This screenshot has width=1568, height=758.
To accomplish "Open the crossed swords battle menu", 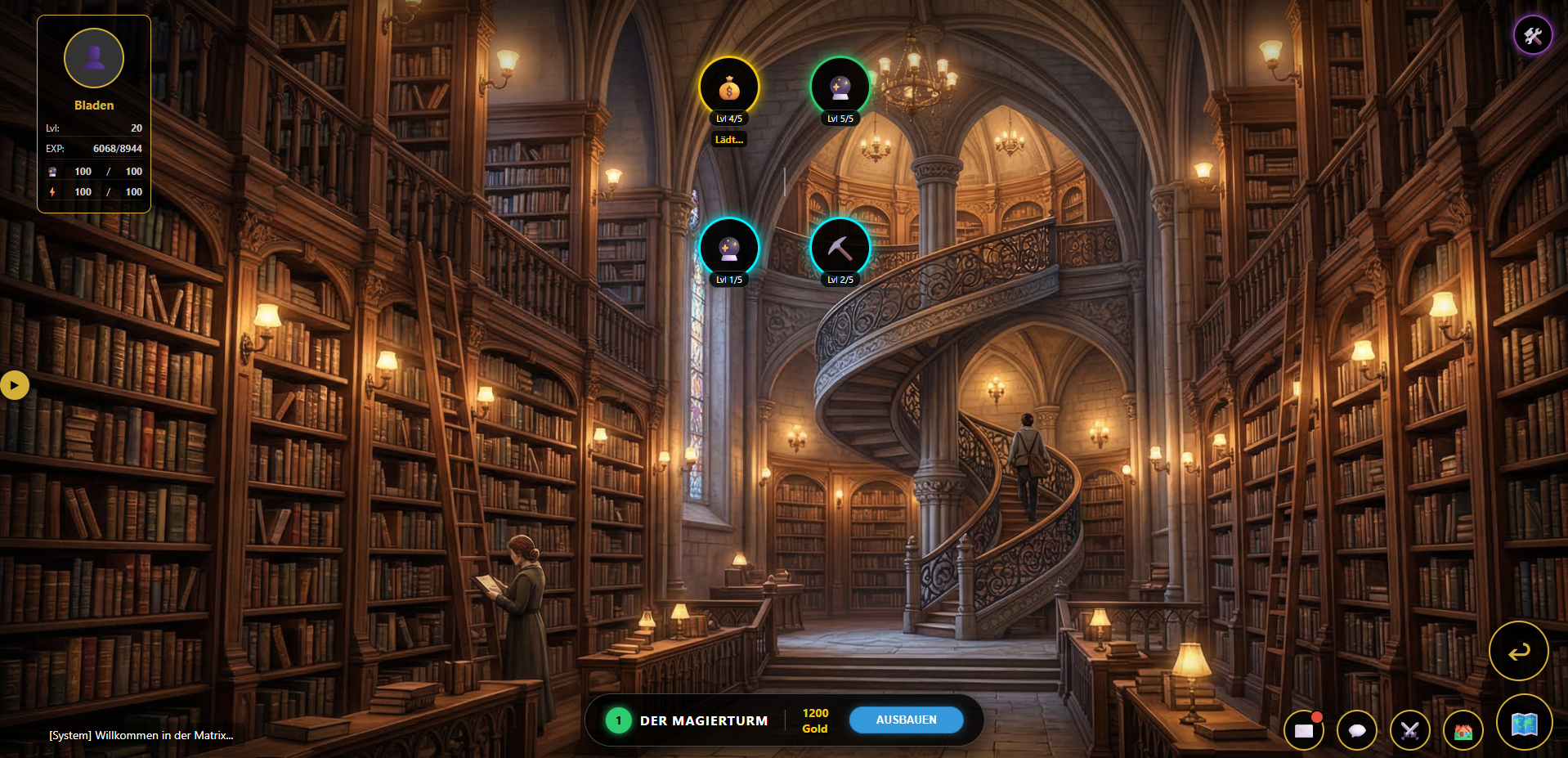I will [x=1410, y=730].
